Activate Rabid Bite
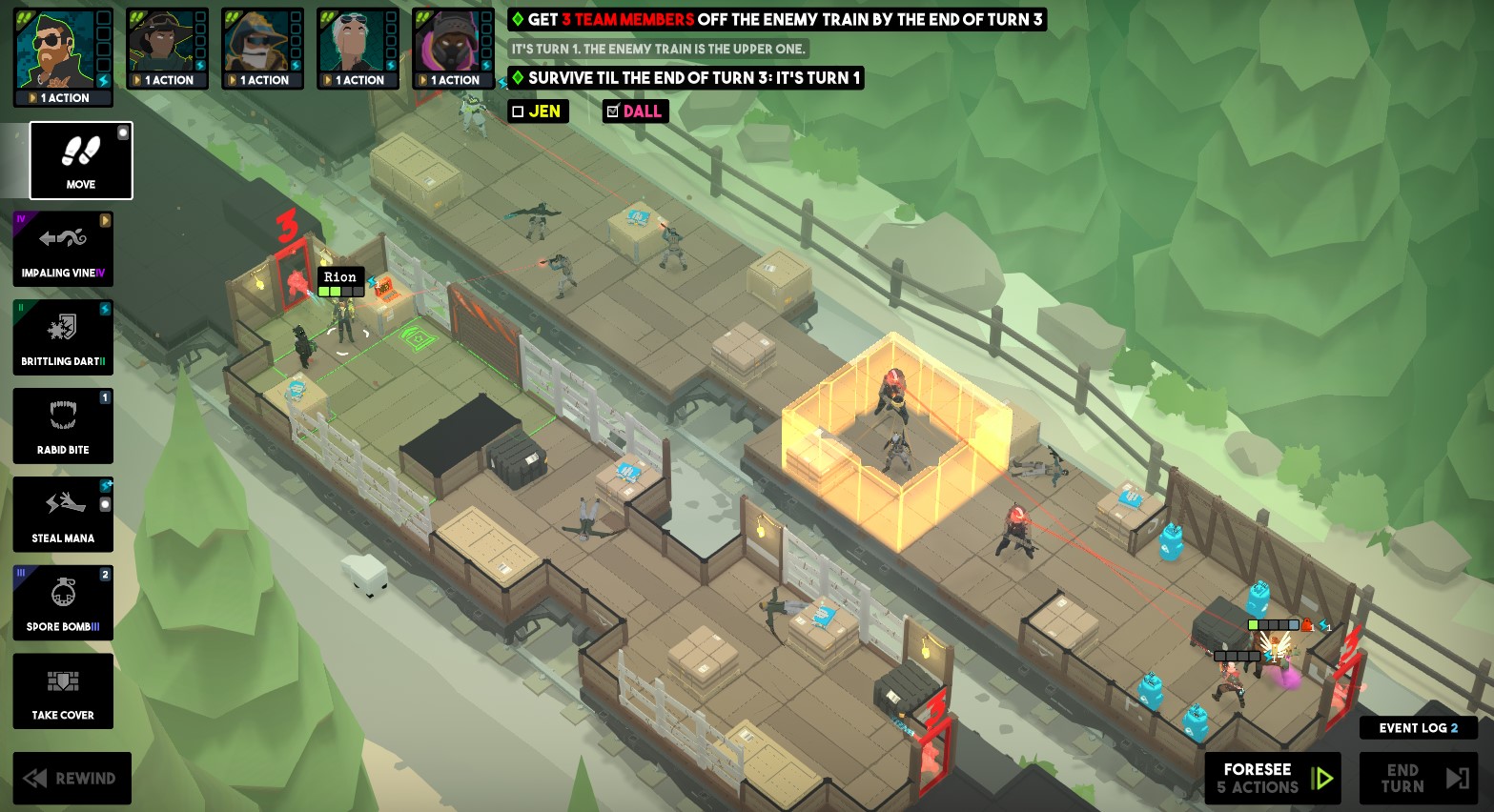1494x812 pixels. (63, 426)
